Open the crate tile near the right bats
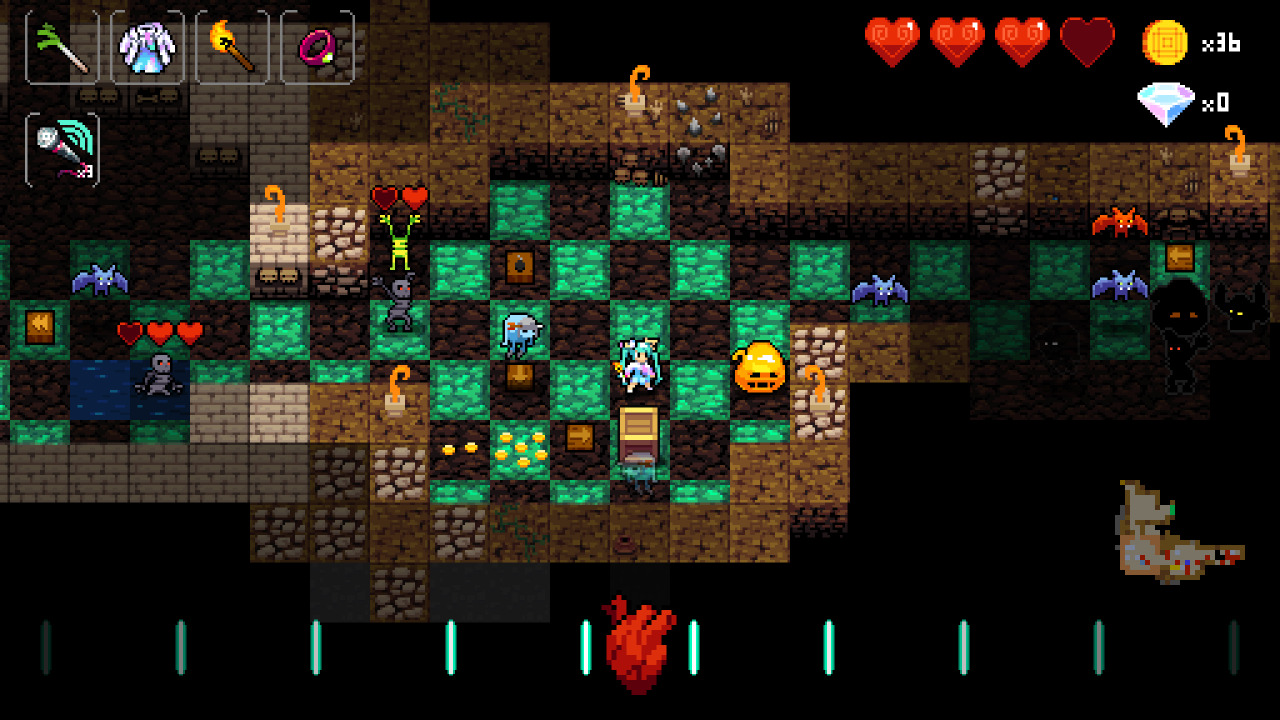The height and width of the screenshot is (720, 1280). tap(1180, 258)
